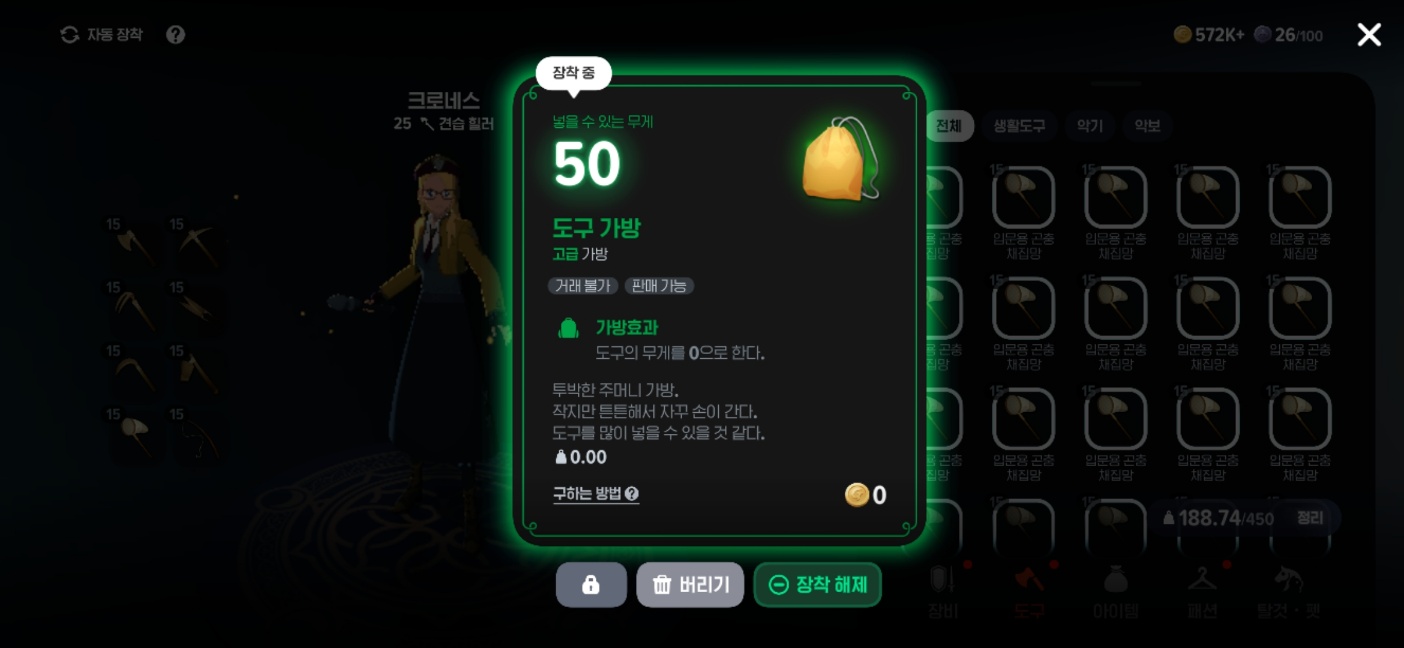Select the 악기 filter tab

click(1090, 126)
